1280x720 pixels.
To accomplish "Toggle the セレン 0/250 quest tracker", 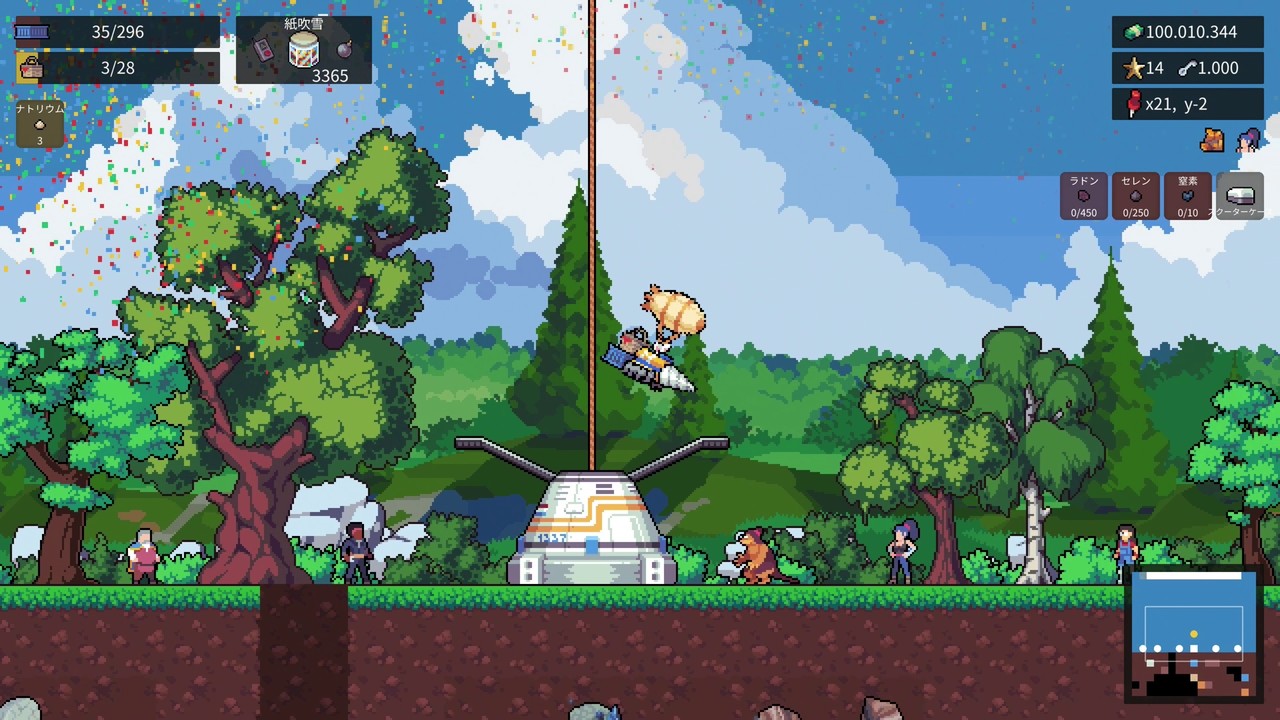I will [1136, 196].
